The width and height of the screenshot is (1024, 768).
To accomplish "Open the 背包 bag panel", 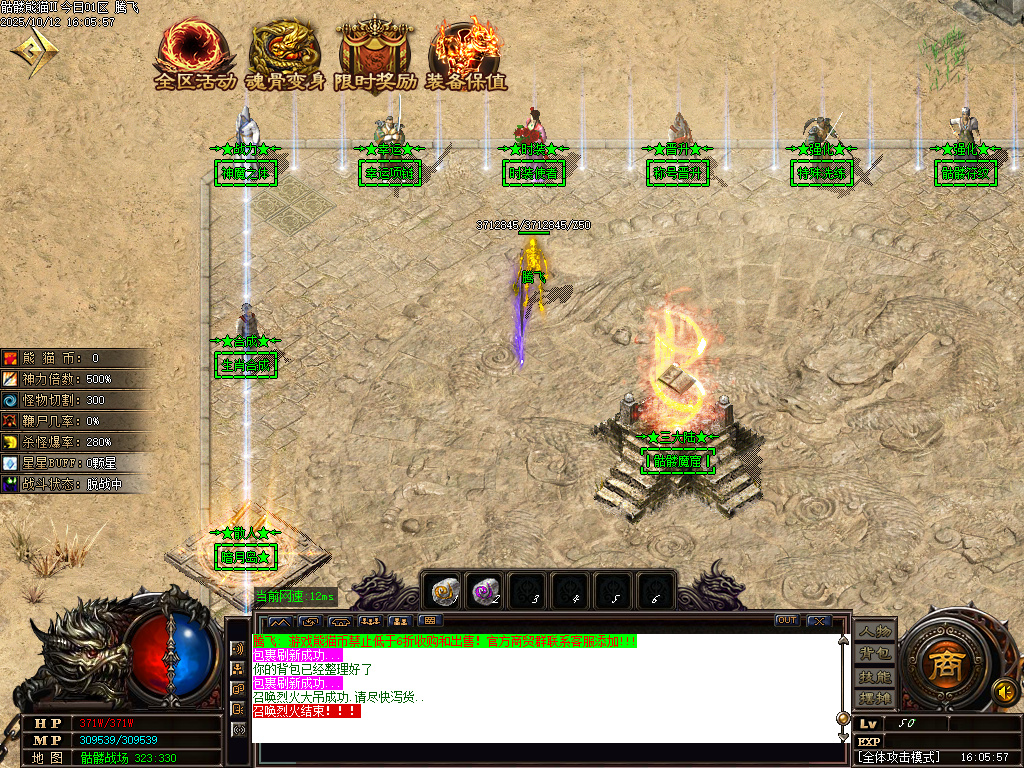I will (874, 654).
